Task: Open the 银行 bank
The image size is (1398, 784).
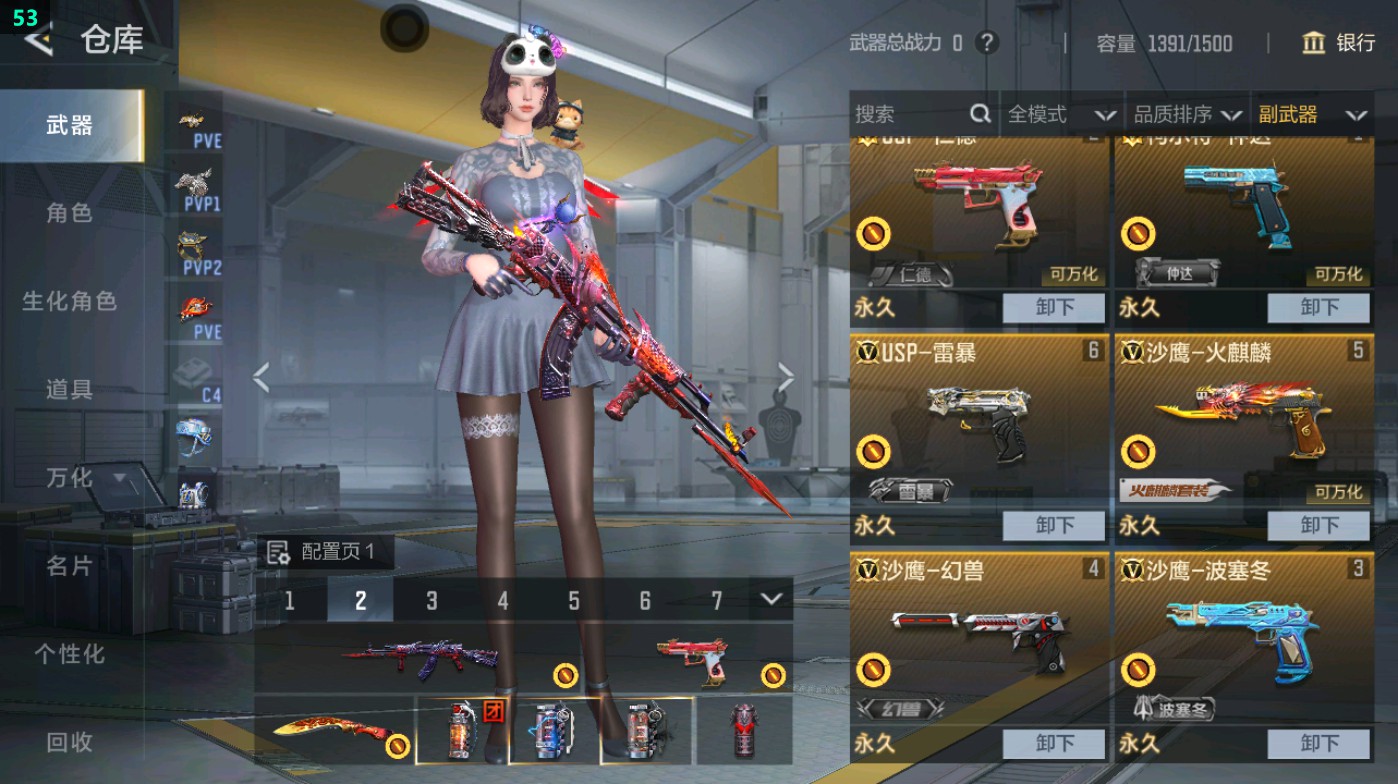Action: click(1338, 43)
